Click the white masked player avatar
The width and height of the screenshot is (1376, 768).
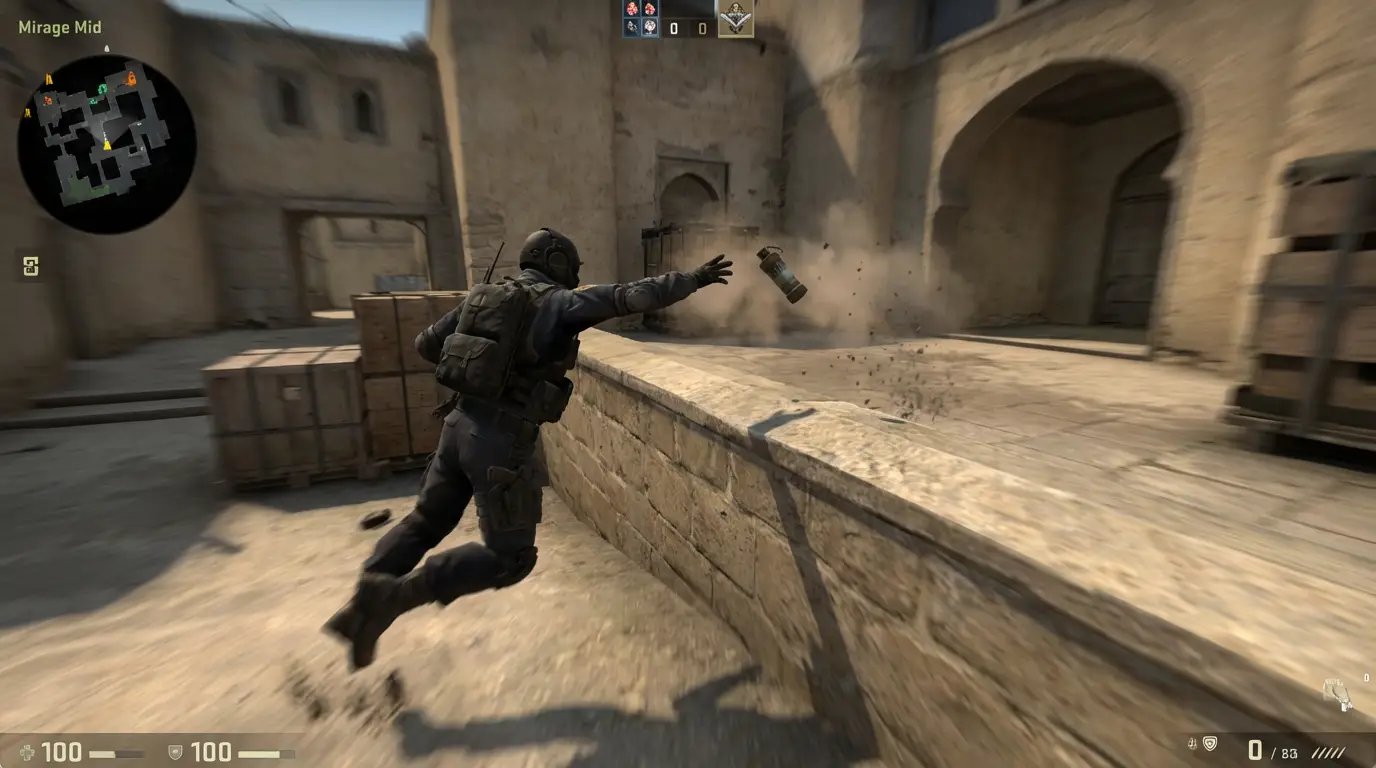[x=649, y=27]
